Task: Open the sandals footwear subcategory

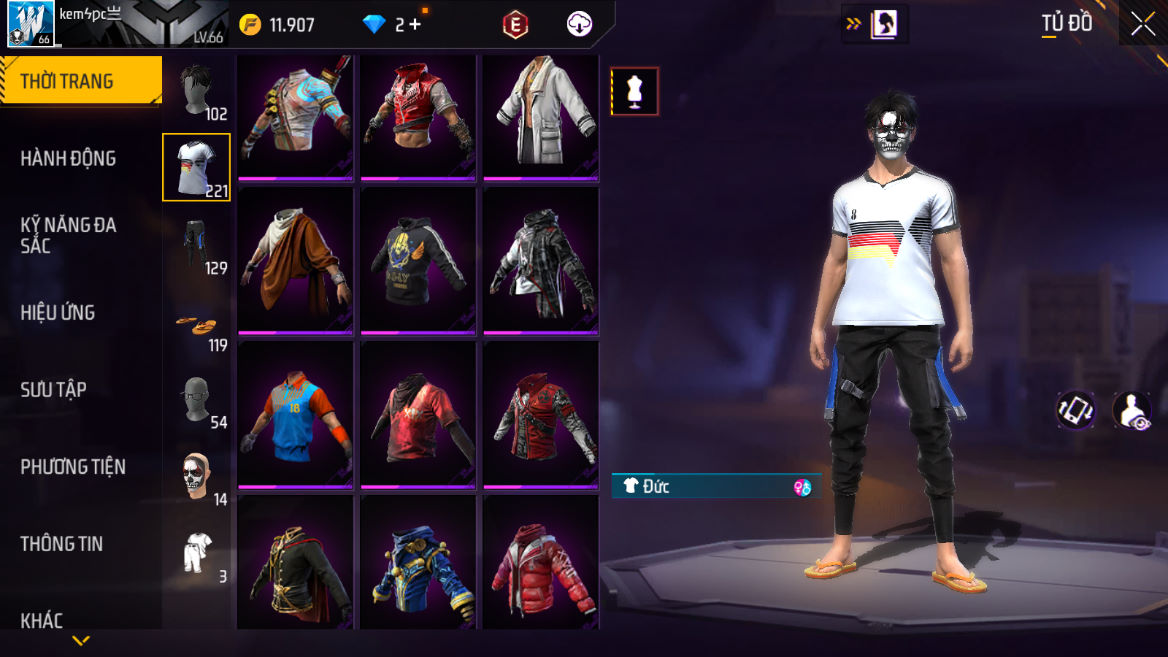Action: click(197, 323)
